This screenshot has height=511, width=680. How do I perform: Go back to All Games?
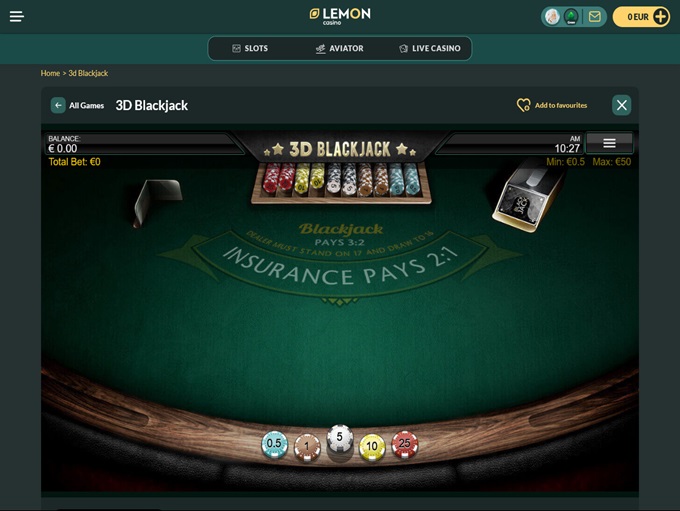pos(78,105)
